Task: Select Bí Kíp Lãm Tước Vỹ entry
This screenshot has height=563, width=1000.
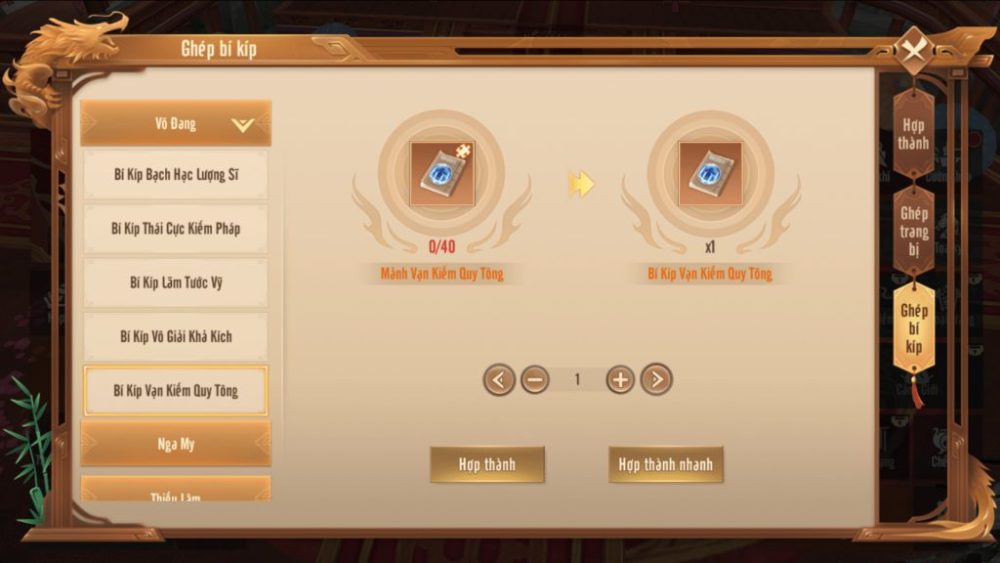Action: 176,283
